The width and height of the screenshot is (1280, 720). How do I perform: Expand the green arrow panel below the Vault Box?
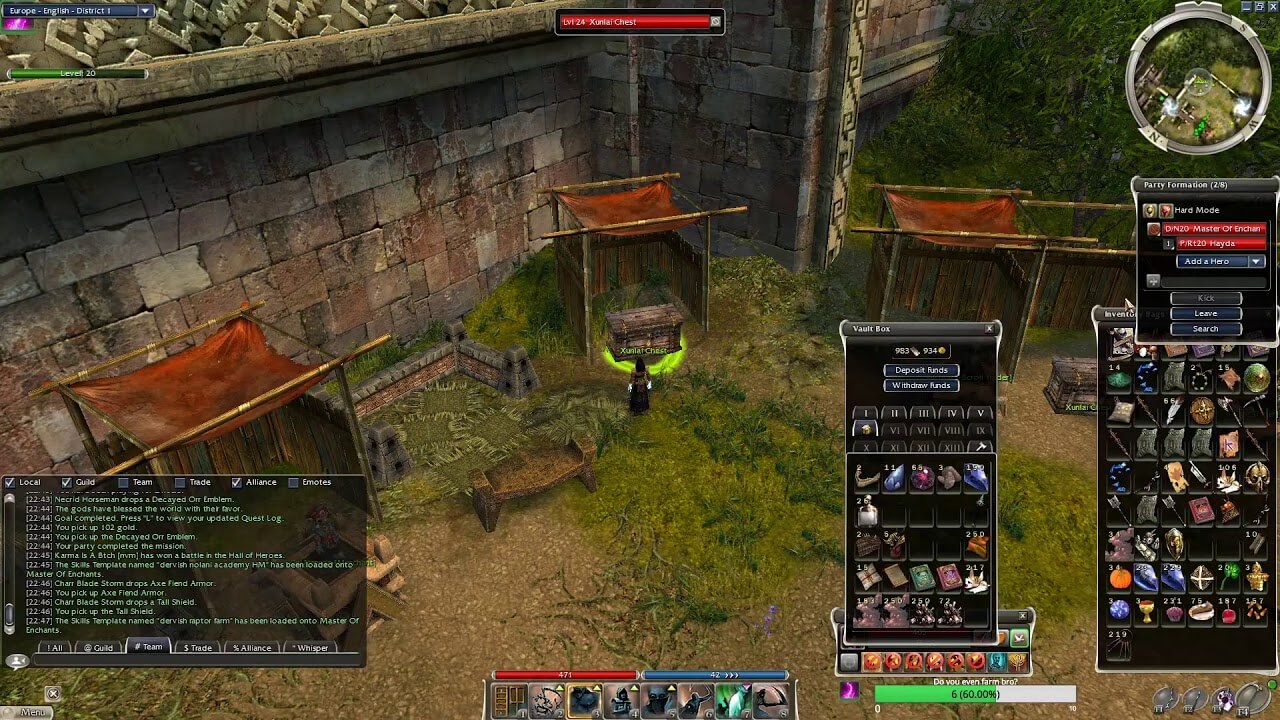pyautogui.click(x=1019, y=638)
